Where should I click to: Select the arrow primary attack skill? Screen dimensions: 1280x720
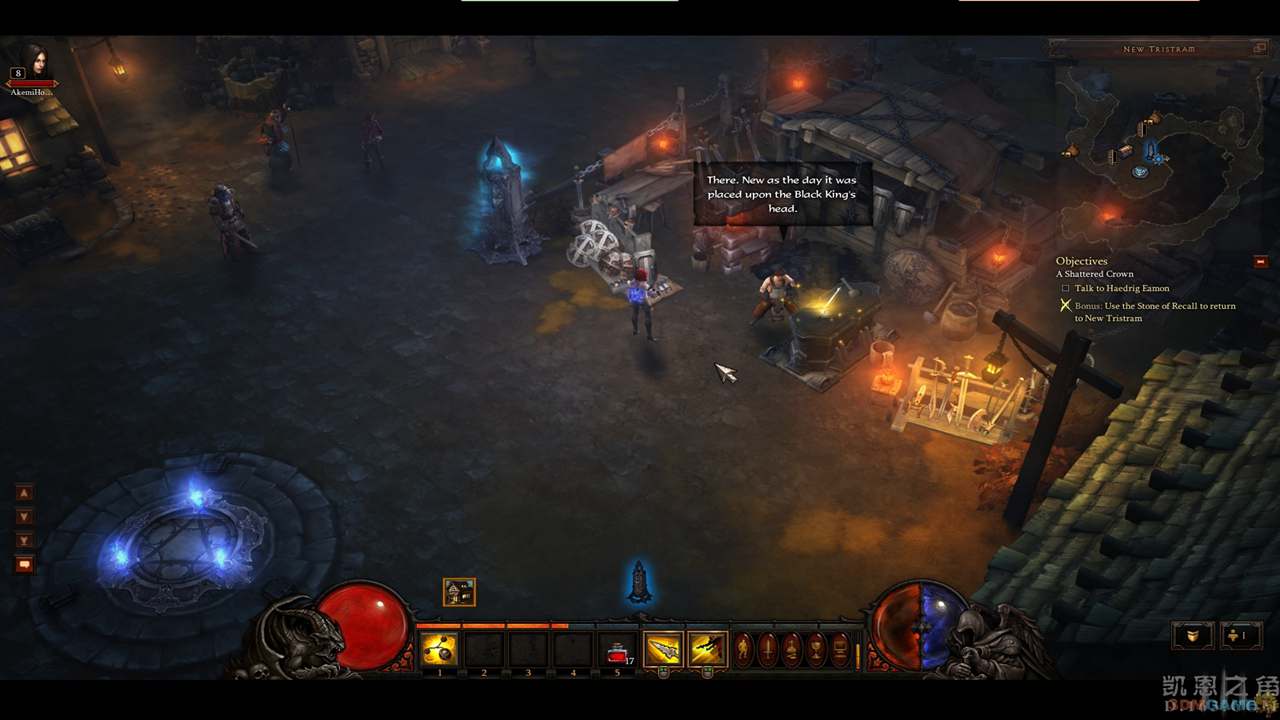click(x=662, y=650)
